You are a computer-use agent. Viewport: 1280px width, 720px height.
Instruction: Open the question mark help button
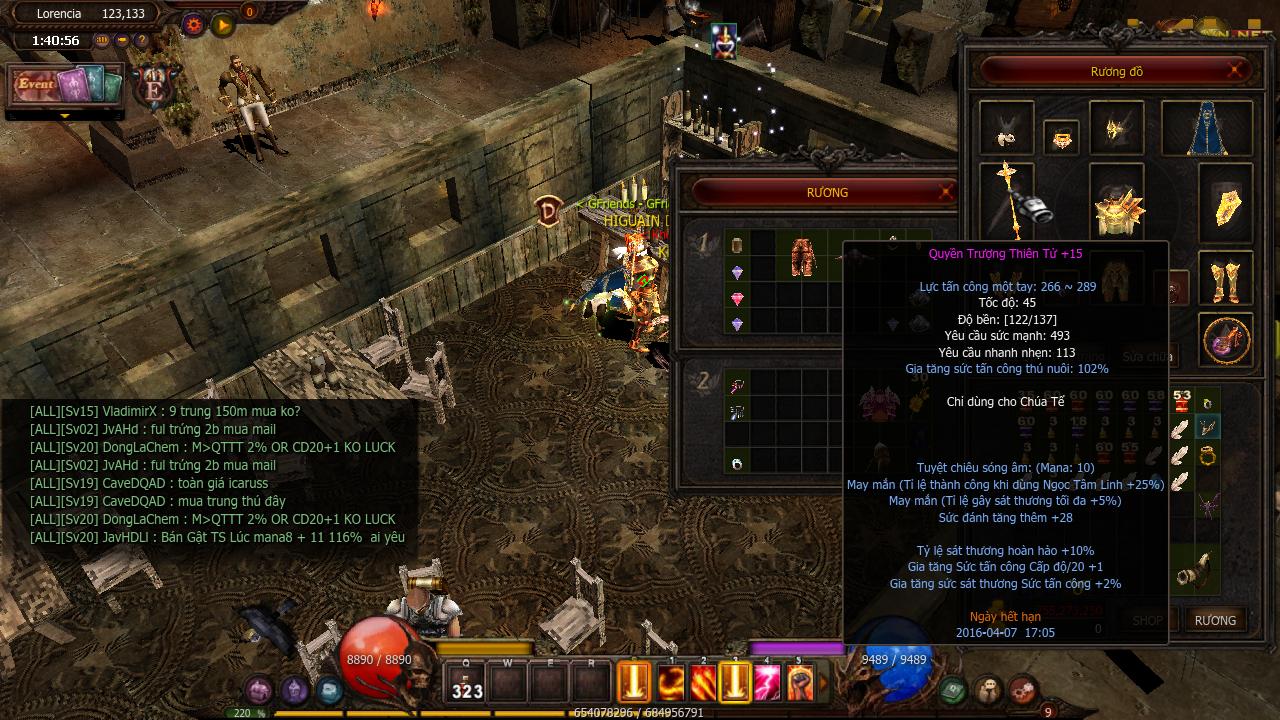[142, 41]
